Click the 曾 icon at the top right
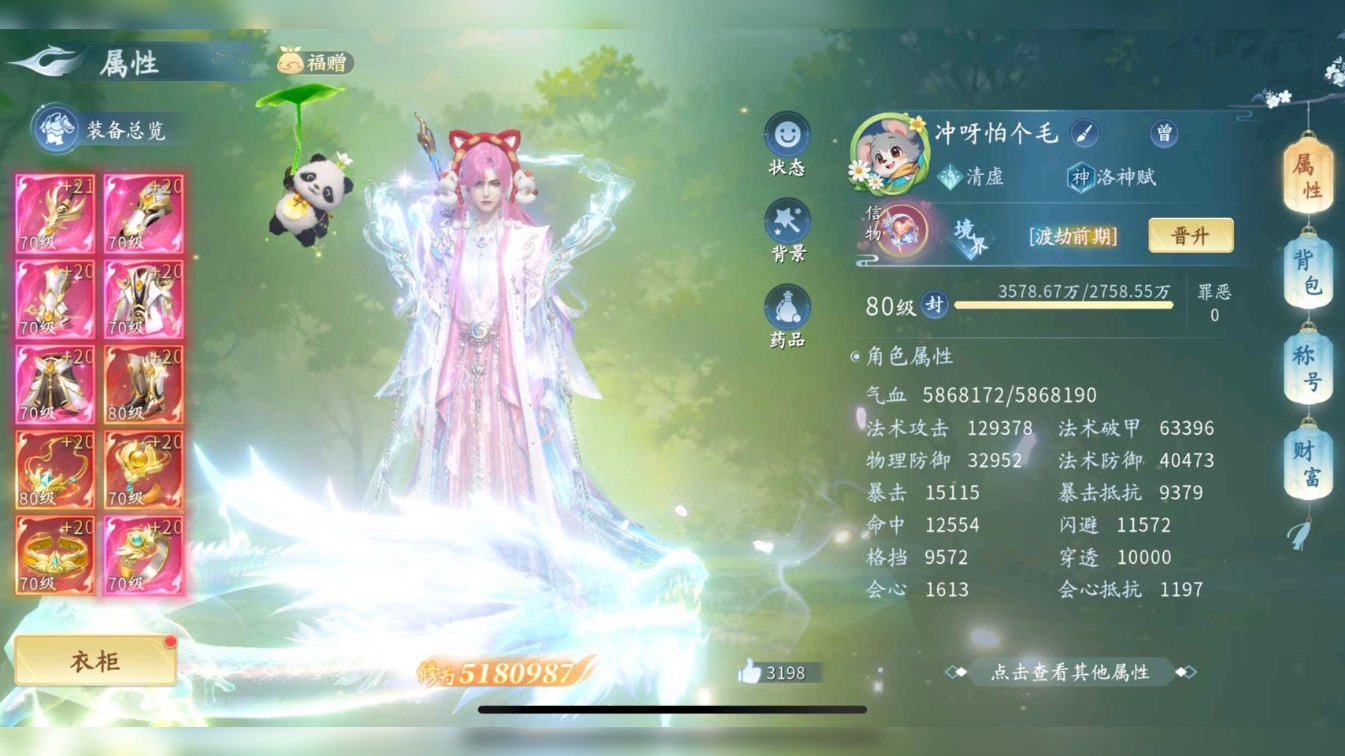 [x=1166, y=133]
